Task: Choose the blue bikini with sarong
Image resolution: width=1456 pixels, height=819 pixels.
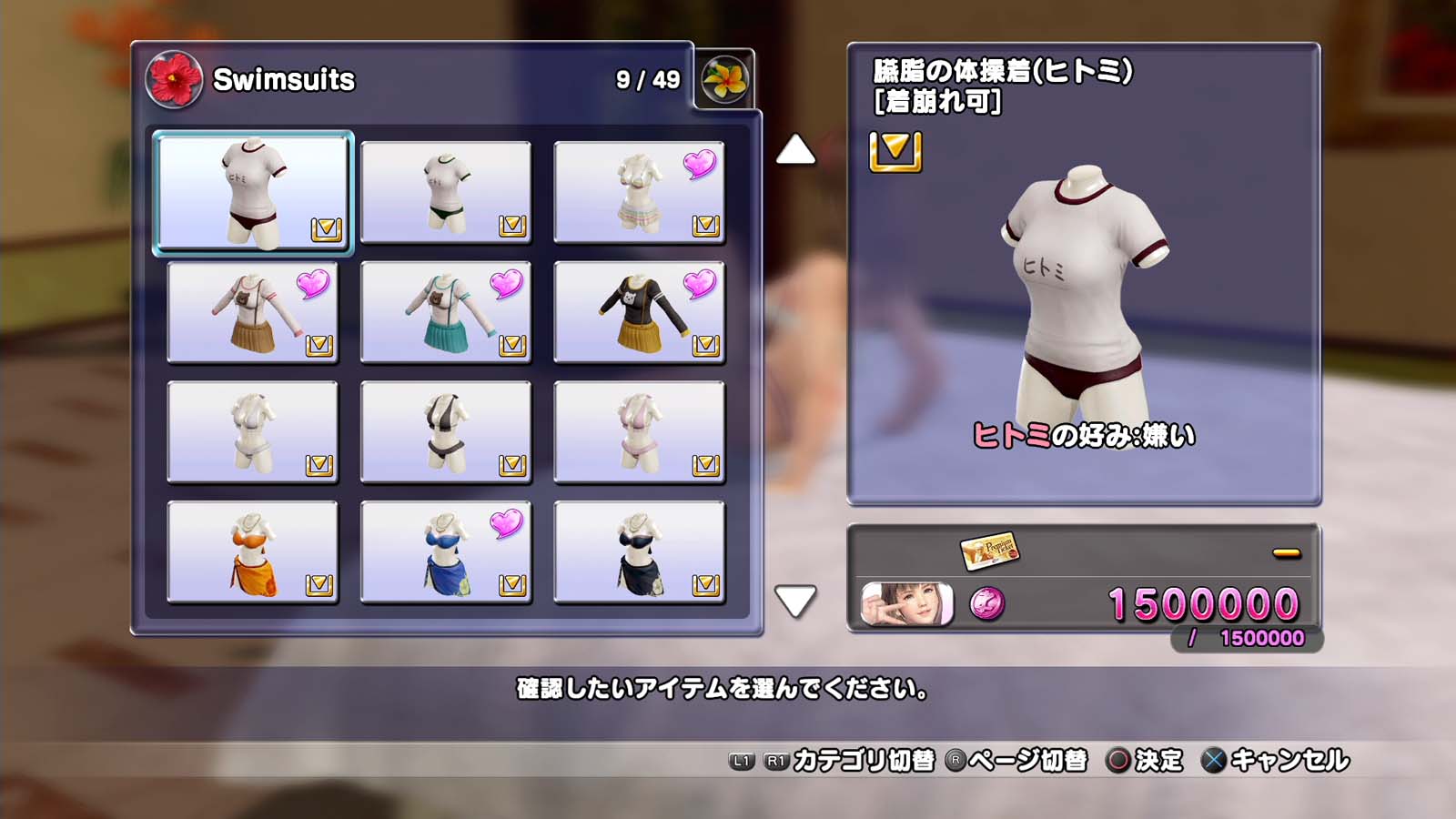Action: click(x=446, y=552)
